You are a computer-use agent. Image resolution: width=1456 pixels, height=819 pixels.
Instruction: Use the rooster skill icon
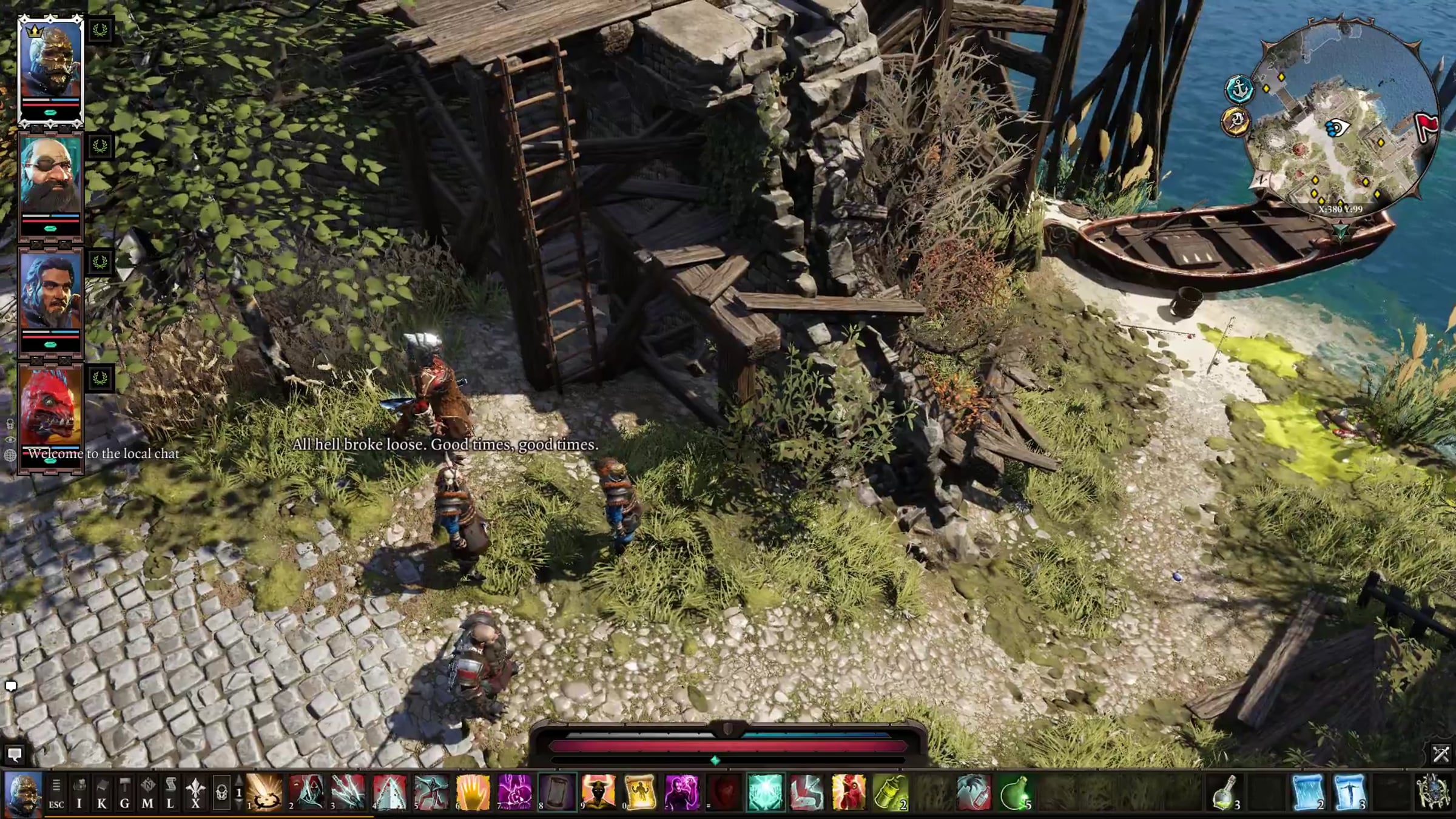[x=849, y=793]
